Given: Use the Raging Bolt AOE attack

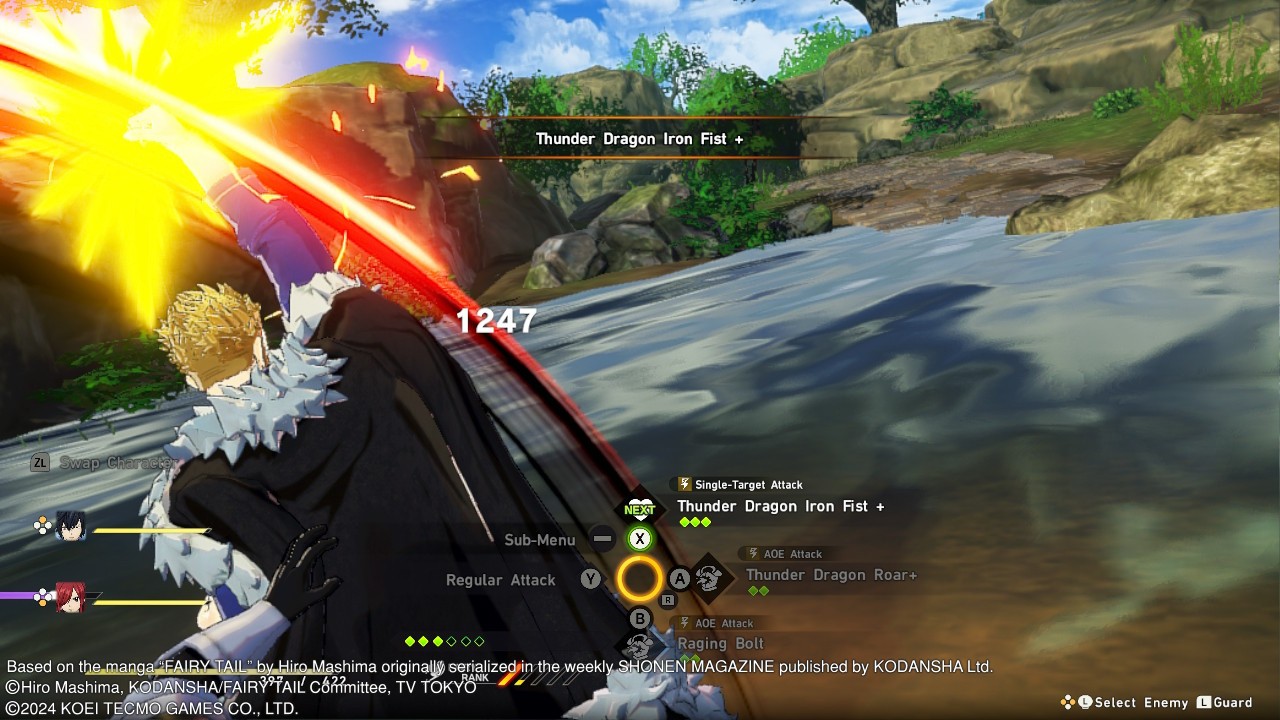Looking at the screenshot, I should coord(720,644).
